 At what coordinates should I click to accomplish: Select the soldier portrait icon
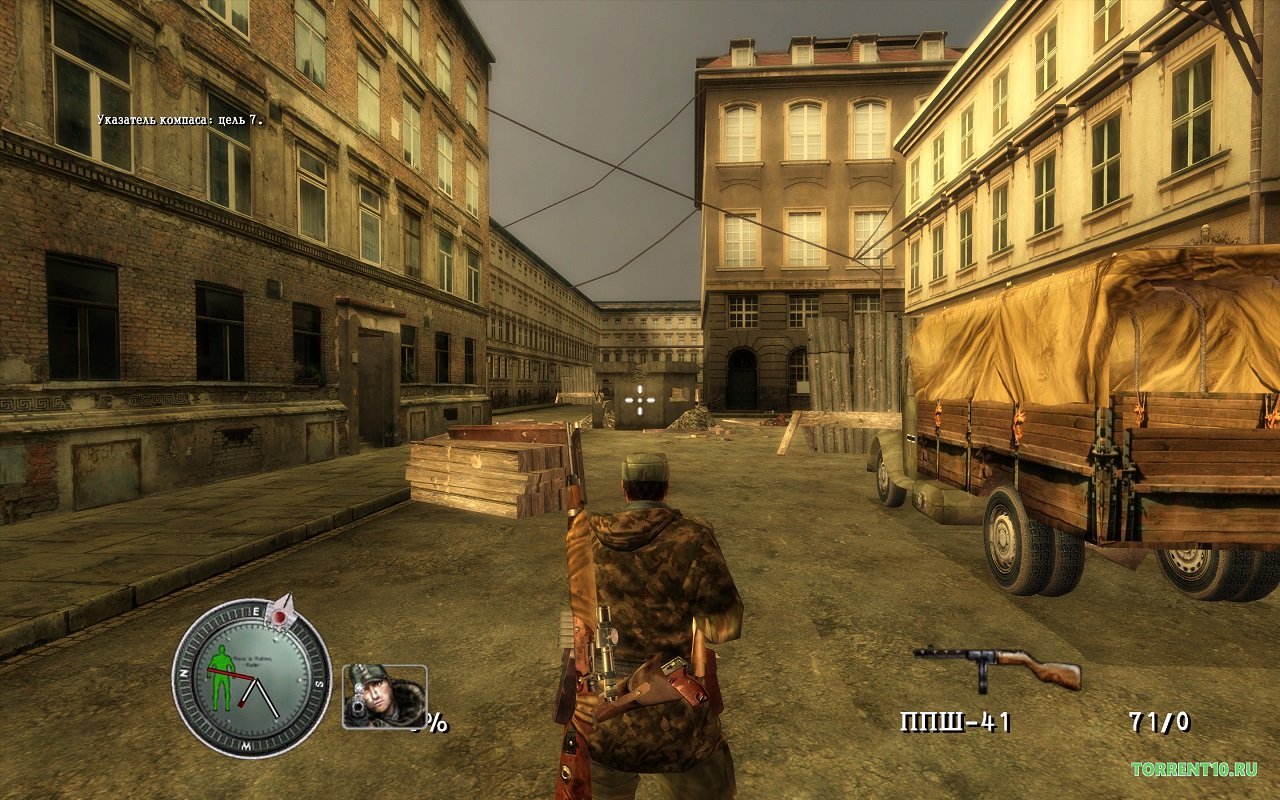click(x=384, y=695)
